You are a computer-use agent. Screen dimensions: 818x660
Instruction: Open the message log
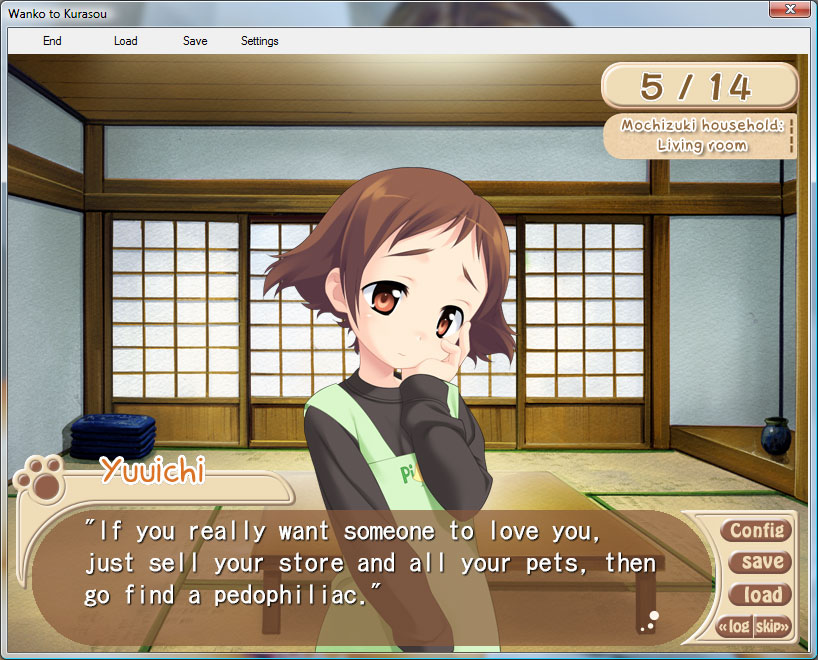[734, 627]
